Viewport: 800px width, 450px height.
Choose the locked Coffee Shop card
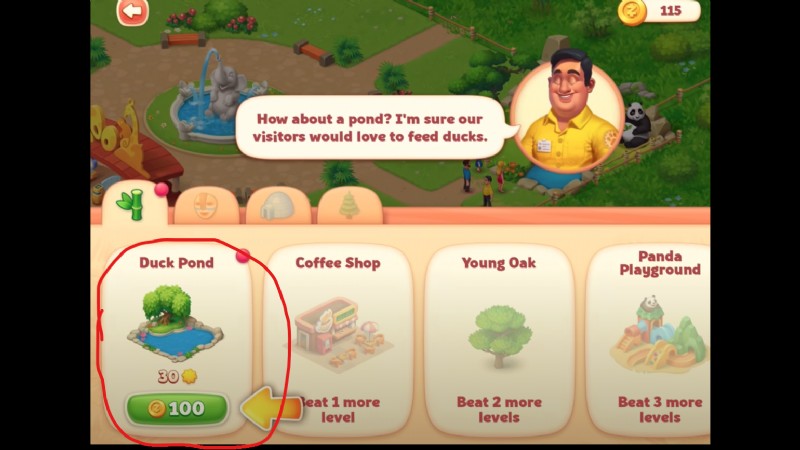[x=338, y=340]
